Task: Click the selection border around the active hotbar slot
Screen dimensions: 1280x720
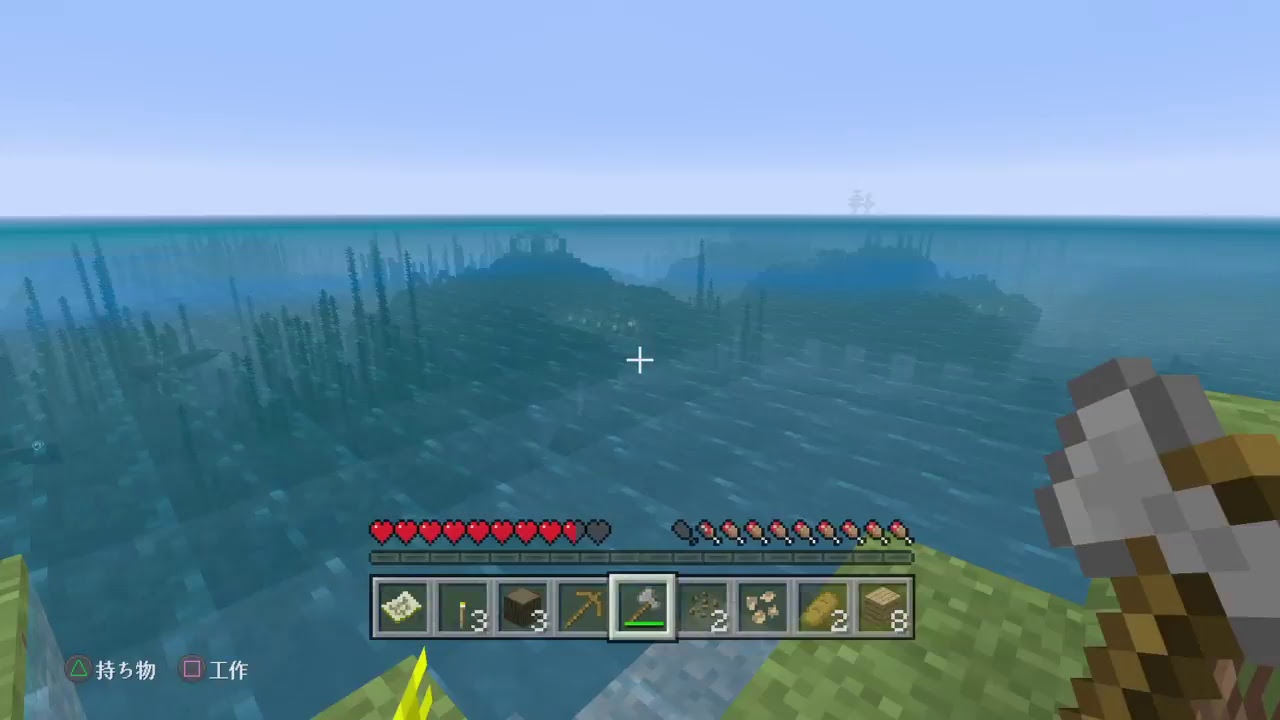Action: (x=642, y=579)
